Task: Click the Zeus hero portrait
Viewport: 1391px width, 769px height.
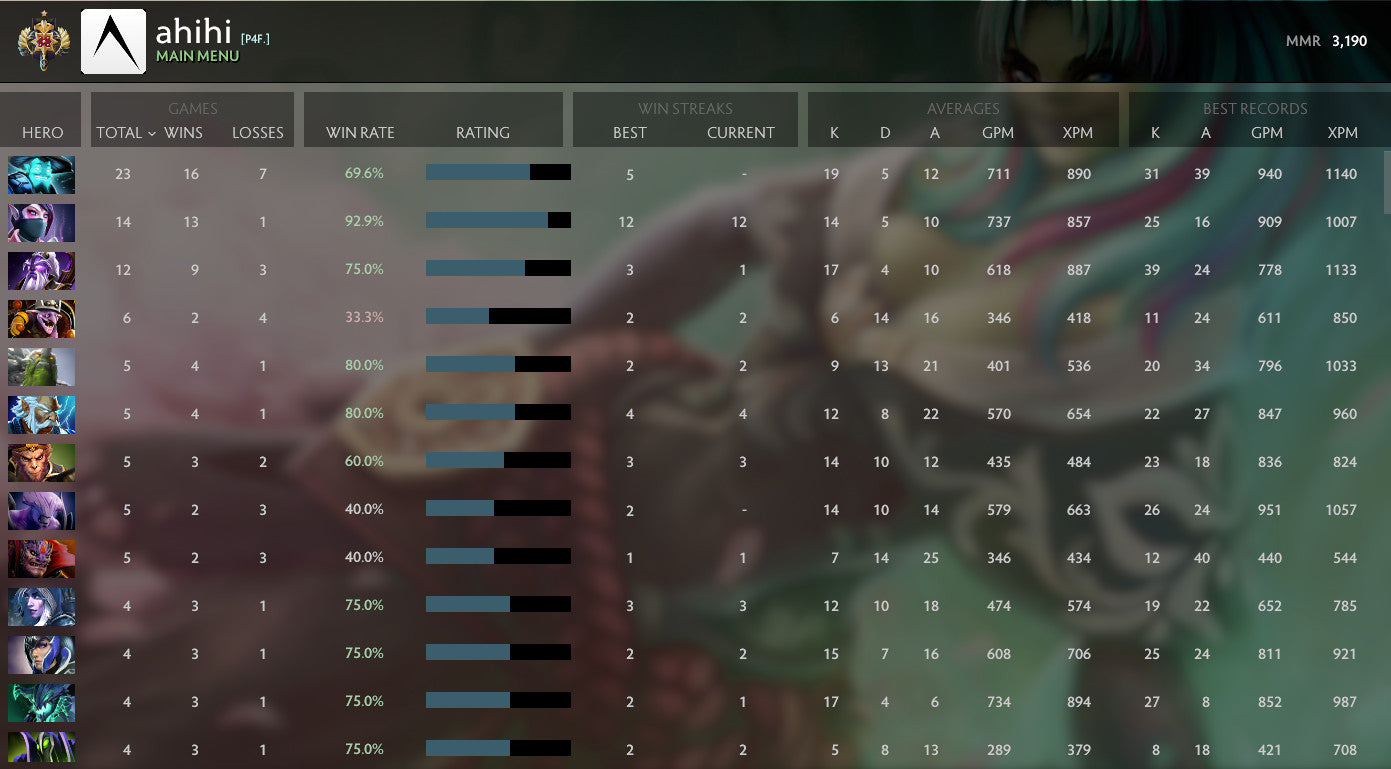Action: [x=41, y=414]
